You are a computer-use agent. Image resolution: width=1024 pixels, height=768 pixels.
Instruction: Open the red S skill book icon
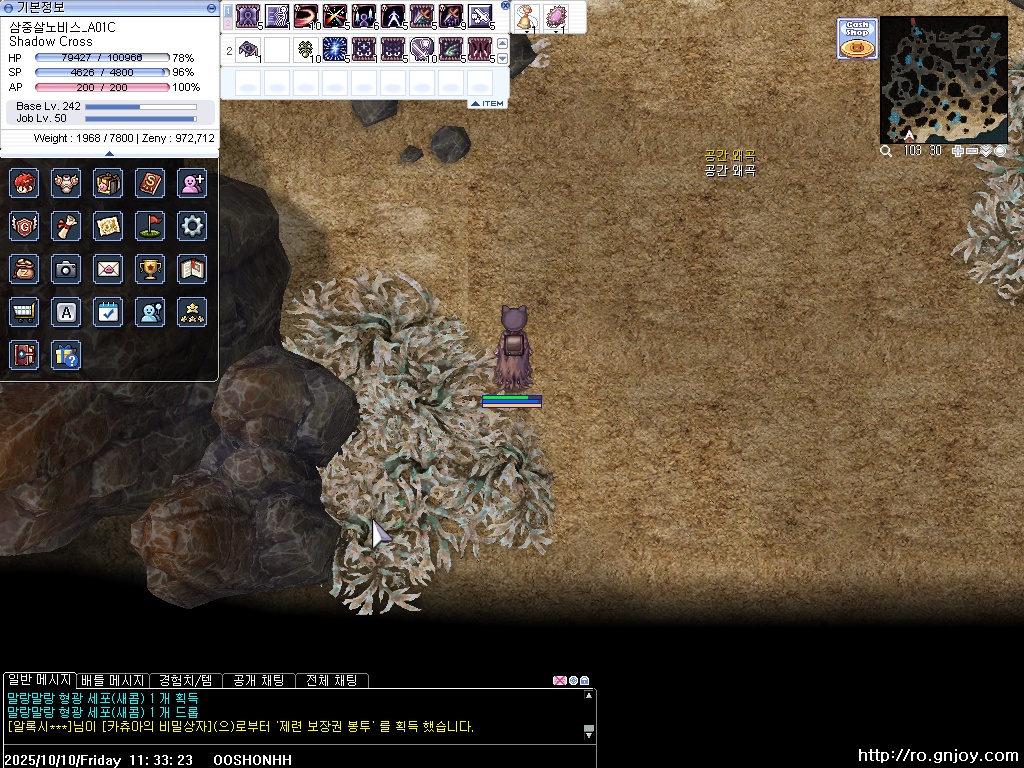(150, 183)
